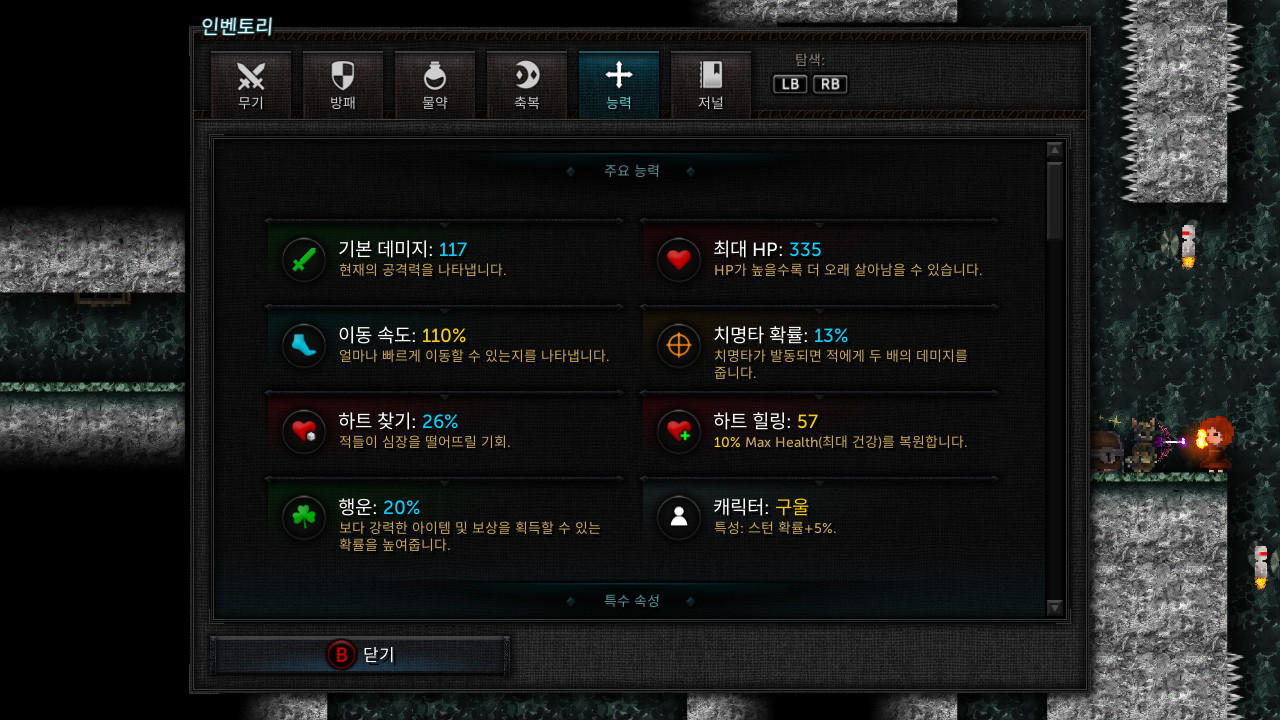Click the potion flask icon on 물약 tab
This screenshot has width=1280, height=720.
coord(434,75)
